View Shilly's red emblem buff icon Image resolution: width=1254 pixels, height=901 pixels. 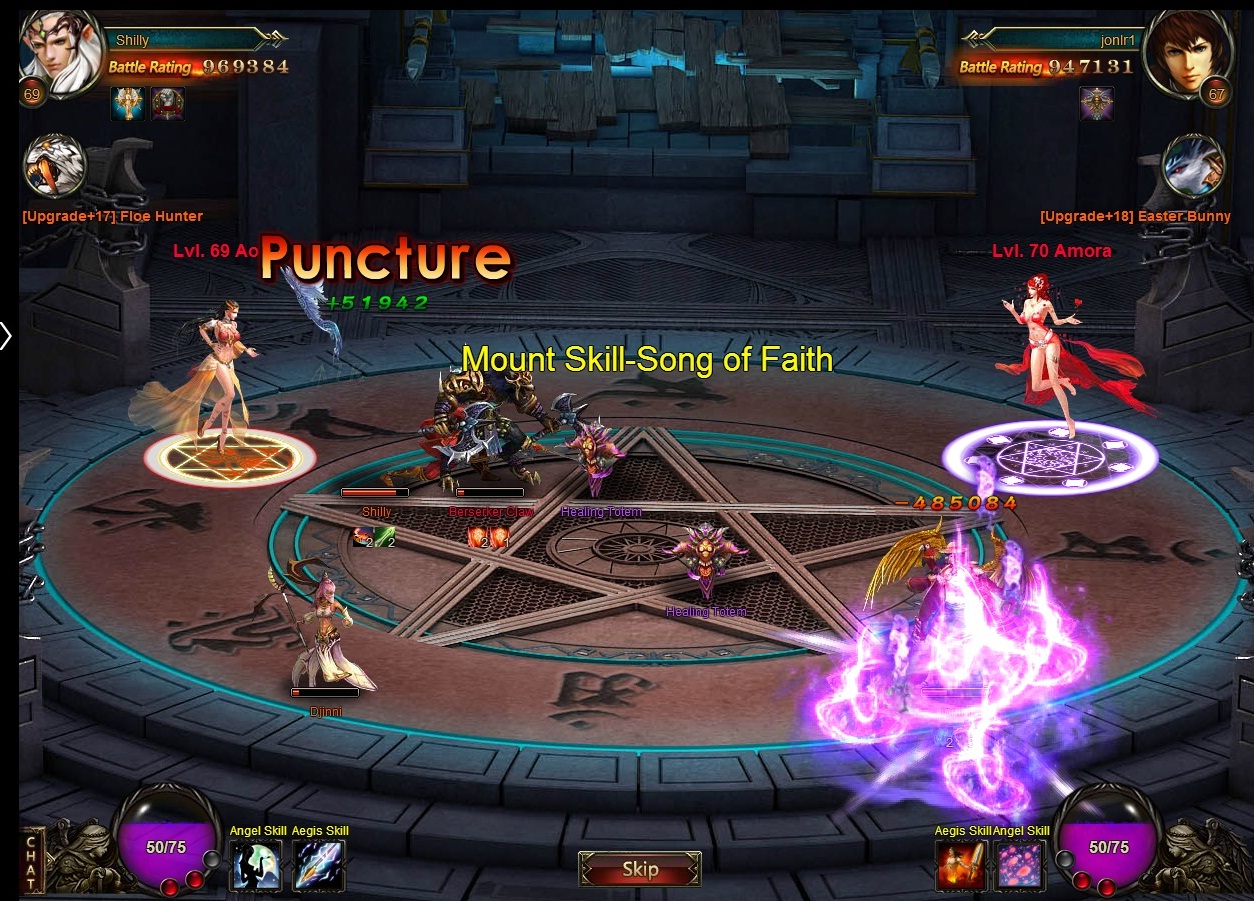click(168, 104)
